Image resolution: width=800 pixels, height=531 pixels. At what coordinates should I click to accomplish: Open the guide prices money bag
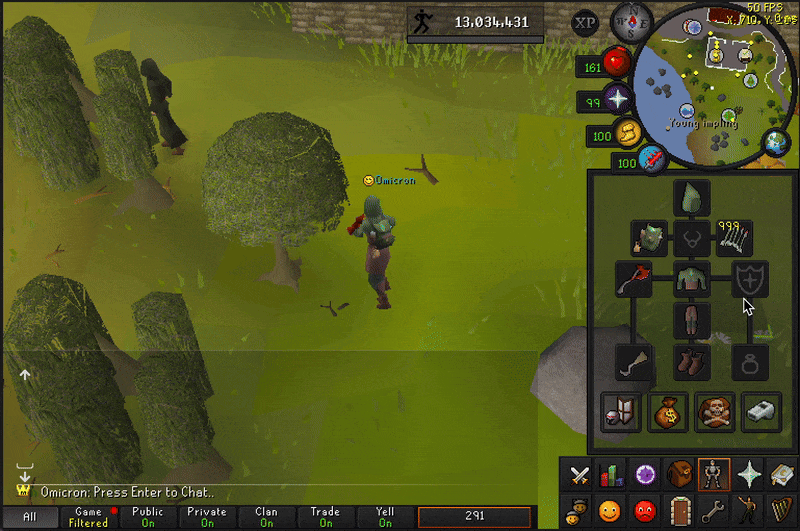(x=668, y=411)
